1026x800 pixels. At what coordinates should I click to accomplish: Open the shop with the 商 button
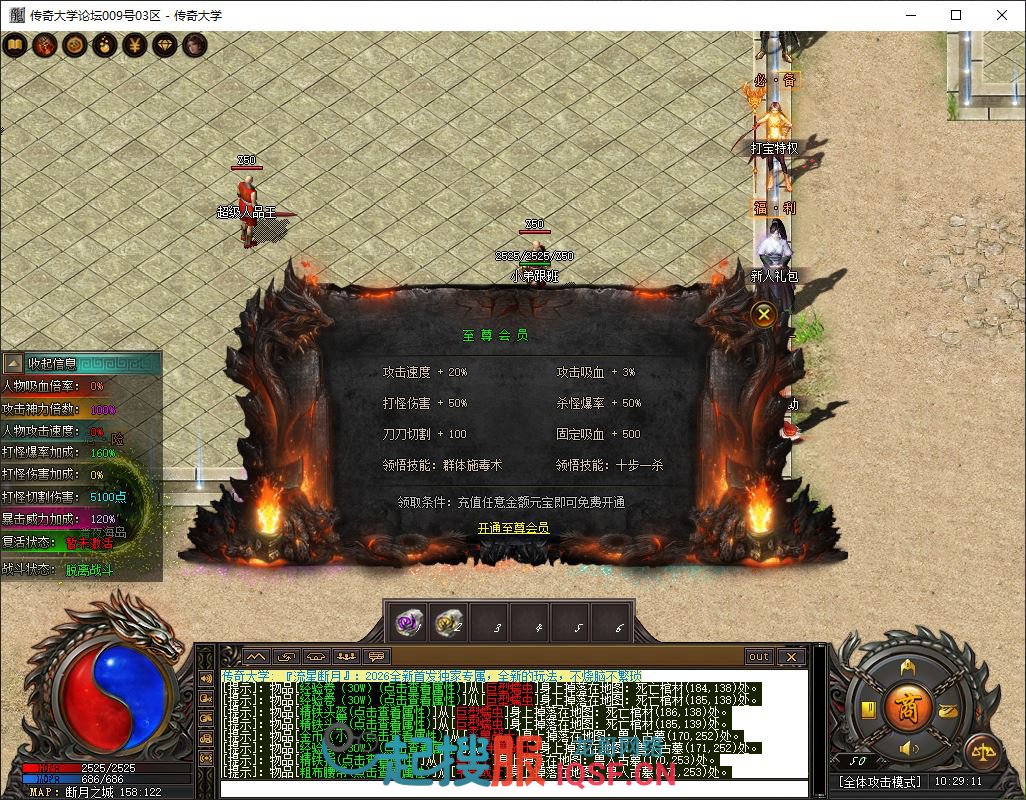pos(908,705)
